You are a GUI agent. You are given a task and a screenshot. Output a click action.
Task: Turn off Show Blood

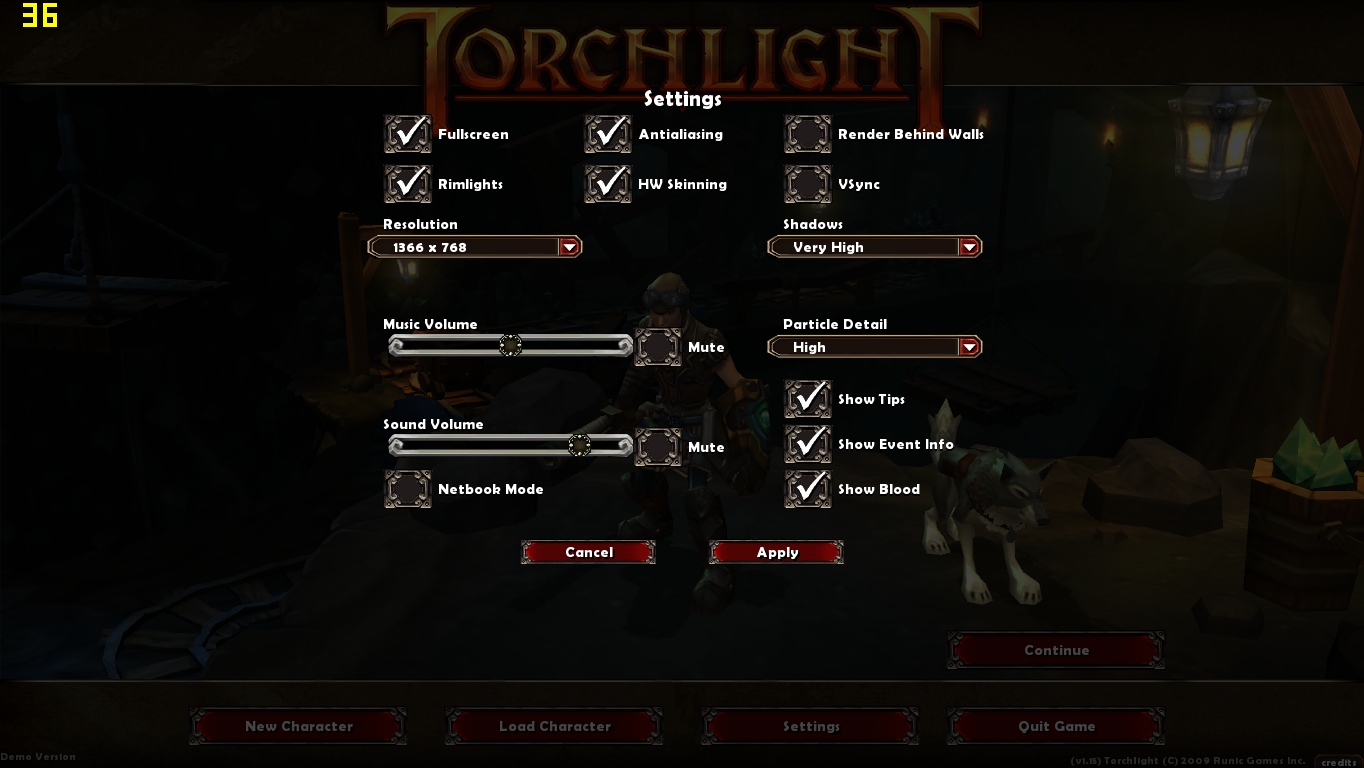pyautogui.click(x=807, y=489)
